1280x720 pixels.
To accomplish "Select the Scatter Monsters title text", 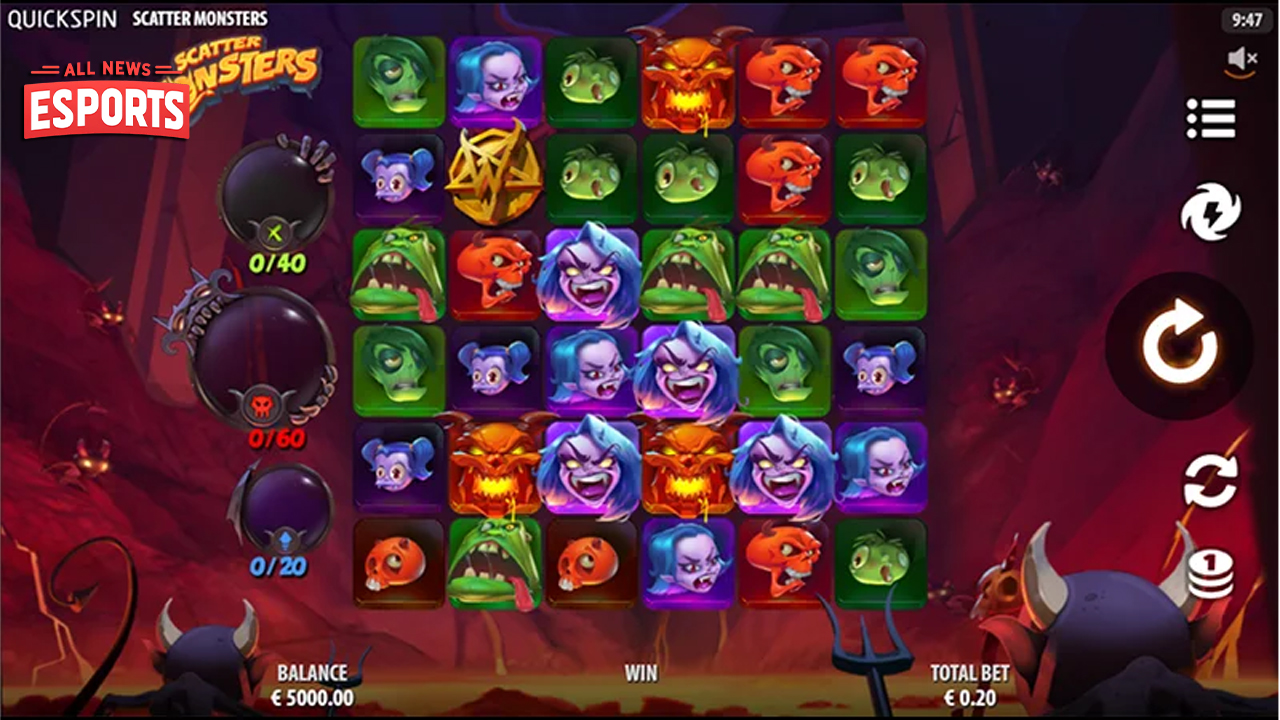I will (198, 17).
